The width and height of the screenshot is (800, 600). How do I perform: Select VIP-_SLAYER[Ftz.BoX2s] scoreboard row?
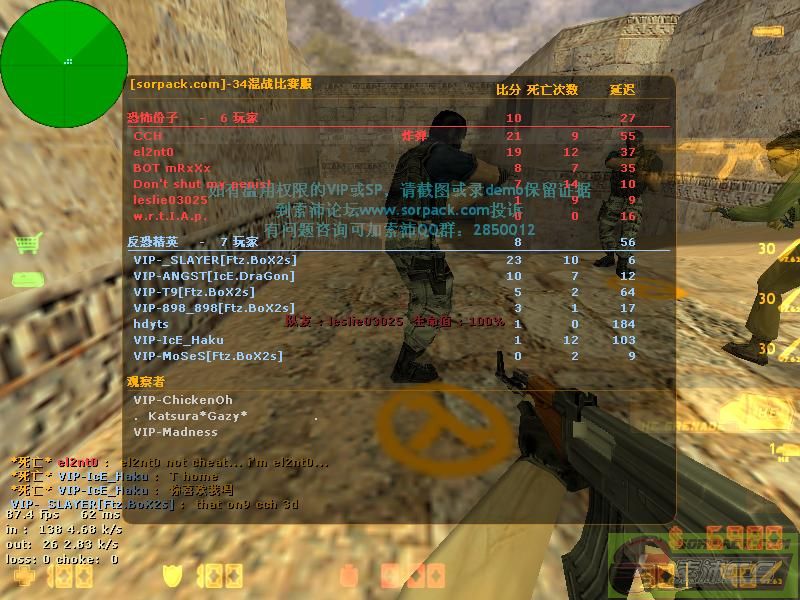point(215,260)
